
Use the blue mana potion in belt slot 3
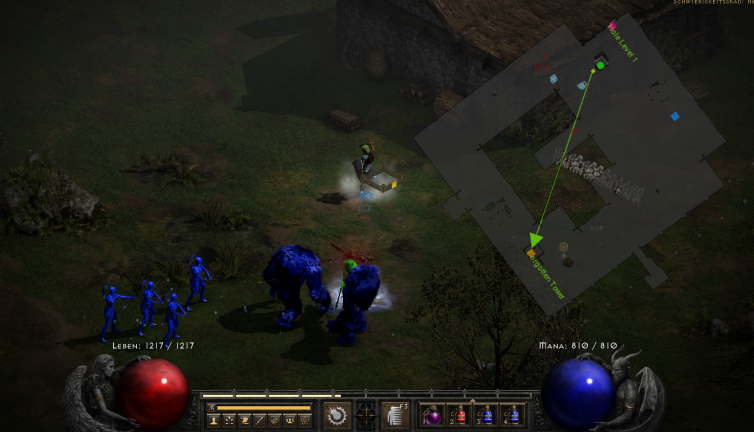tap(486, 415)
